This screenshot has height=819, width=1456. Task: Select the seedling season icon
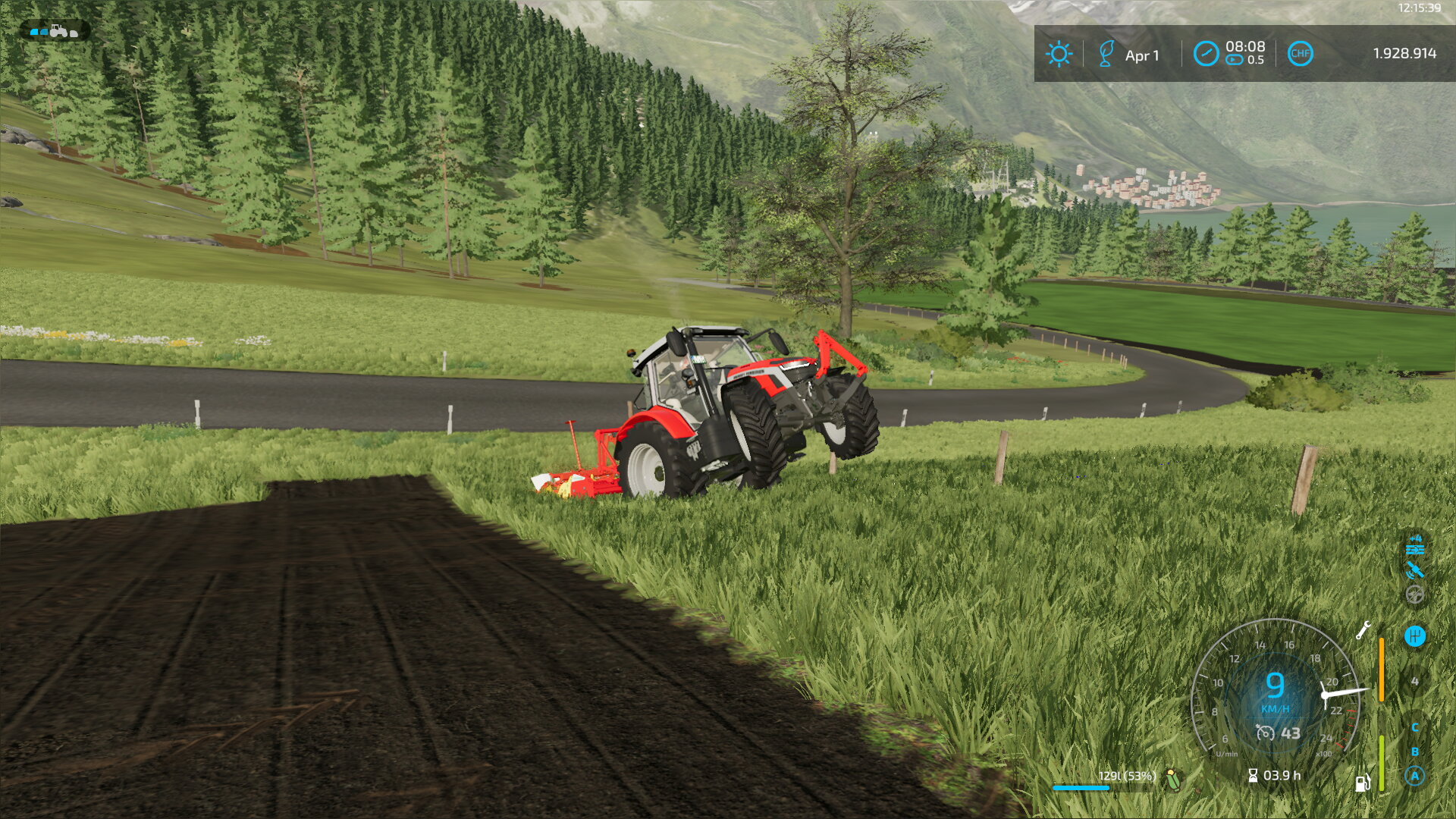(1106, 54)
